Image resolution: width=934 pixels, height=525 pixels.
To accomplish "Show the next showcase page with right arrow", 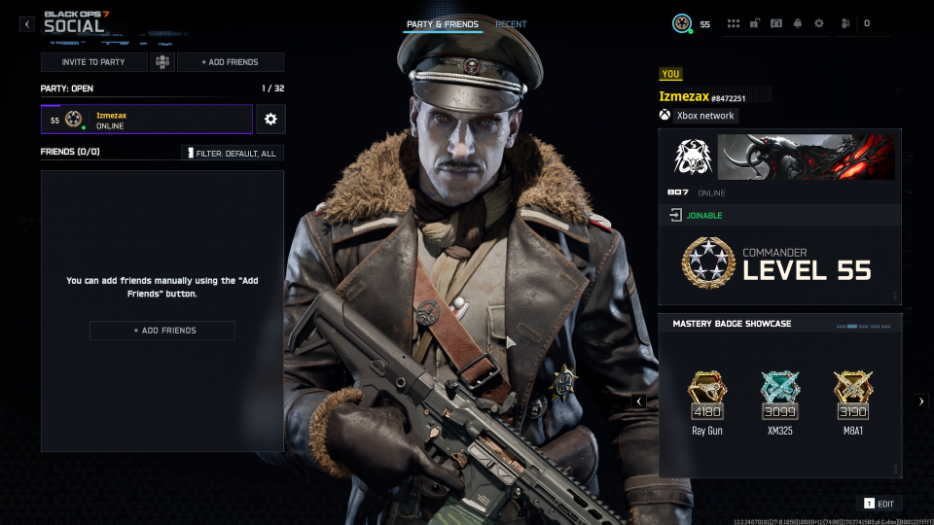I will (x=922, y=401).
